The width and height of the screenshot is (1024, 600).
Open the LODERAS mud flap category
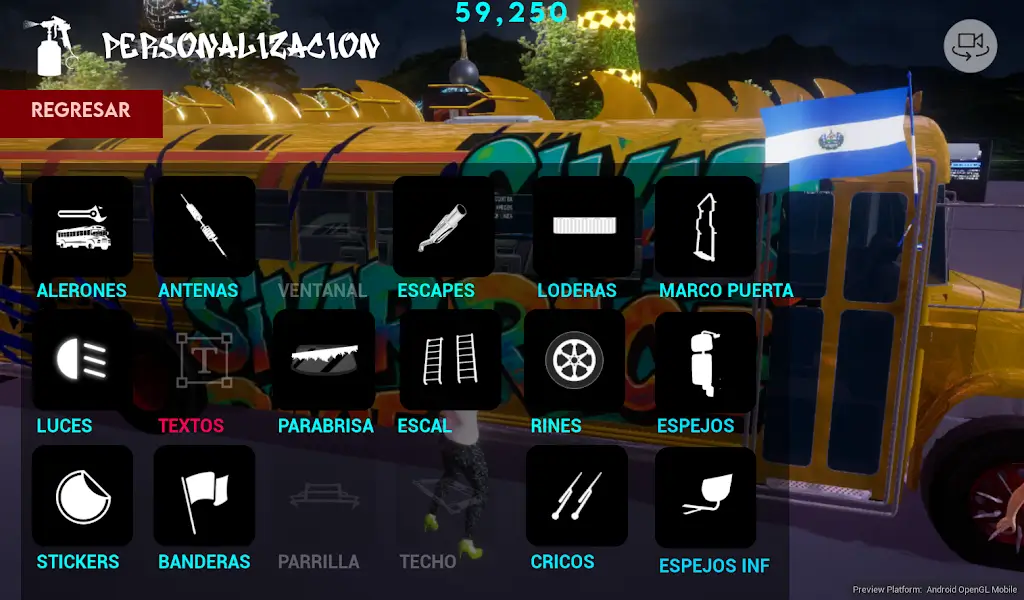coord(583,227)
